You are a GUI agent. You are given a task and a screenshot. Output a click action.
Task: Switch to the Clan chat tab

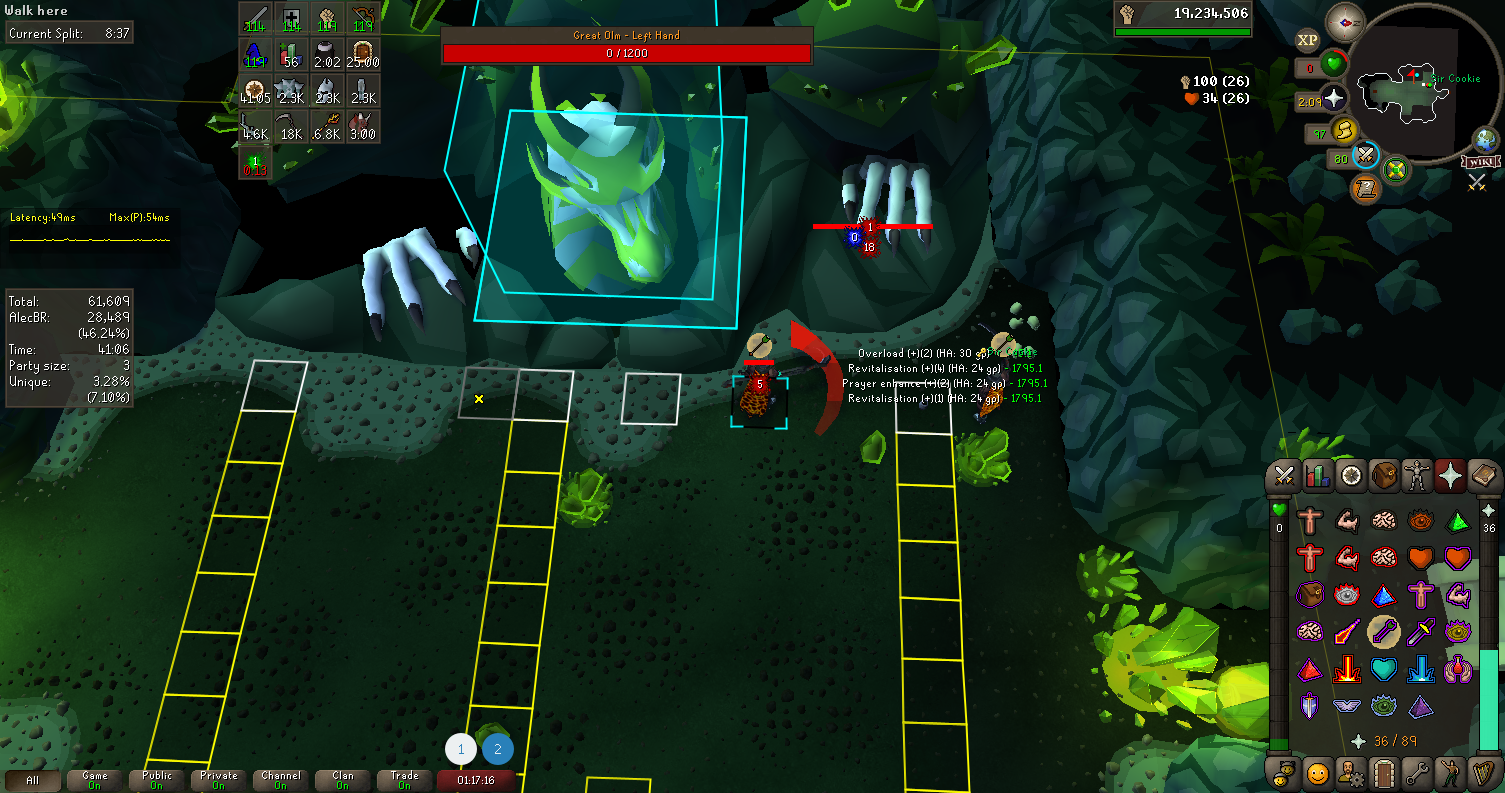343,780
